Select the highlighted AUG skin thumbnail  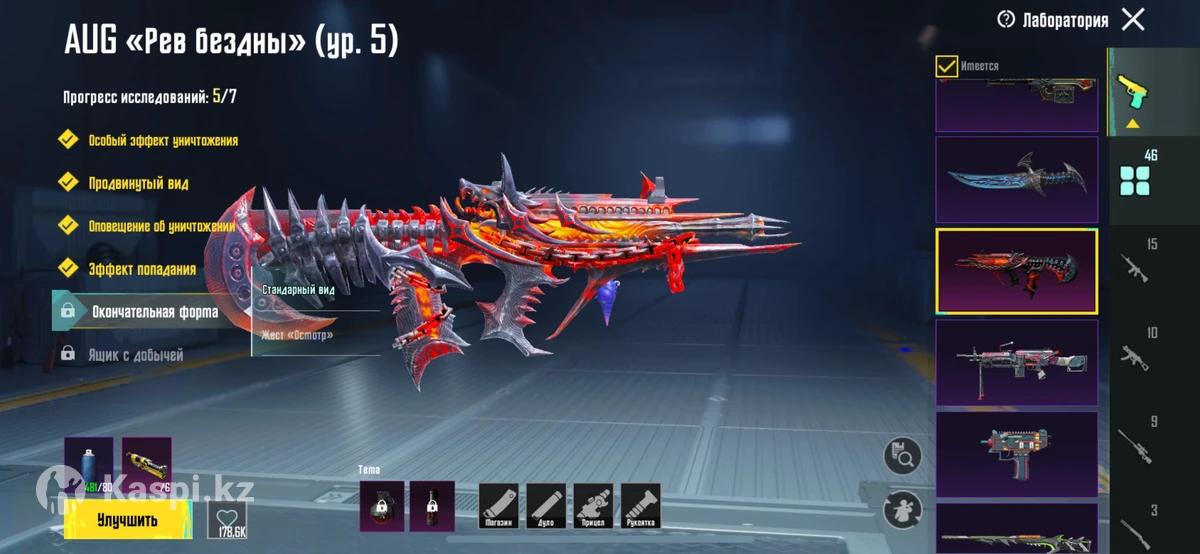click(1016, 271)
